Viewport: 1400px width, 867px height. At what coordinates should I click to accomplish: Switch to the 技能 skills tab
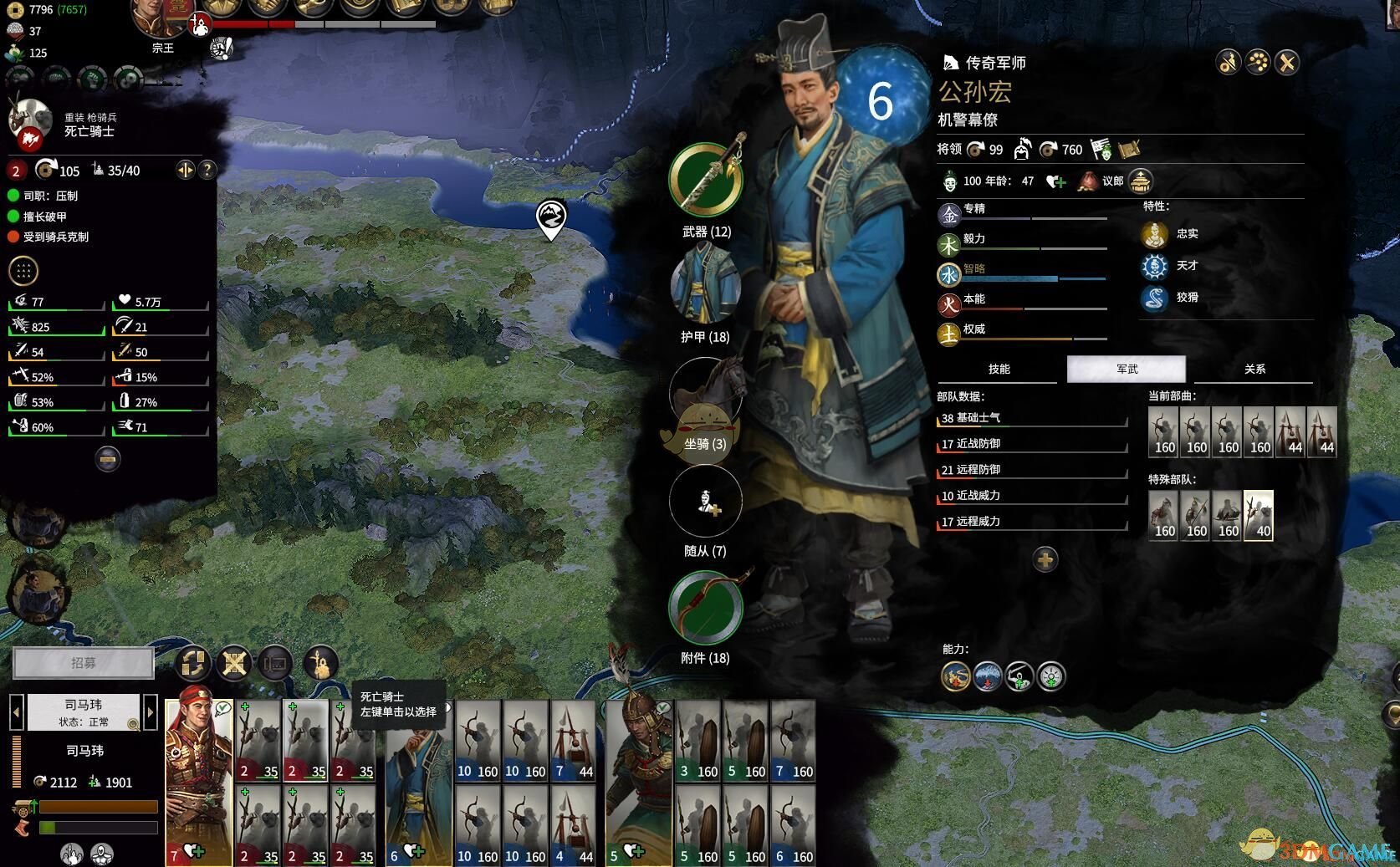(x=999, y=369)
